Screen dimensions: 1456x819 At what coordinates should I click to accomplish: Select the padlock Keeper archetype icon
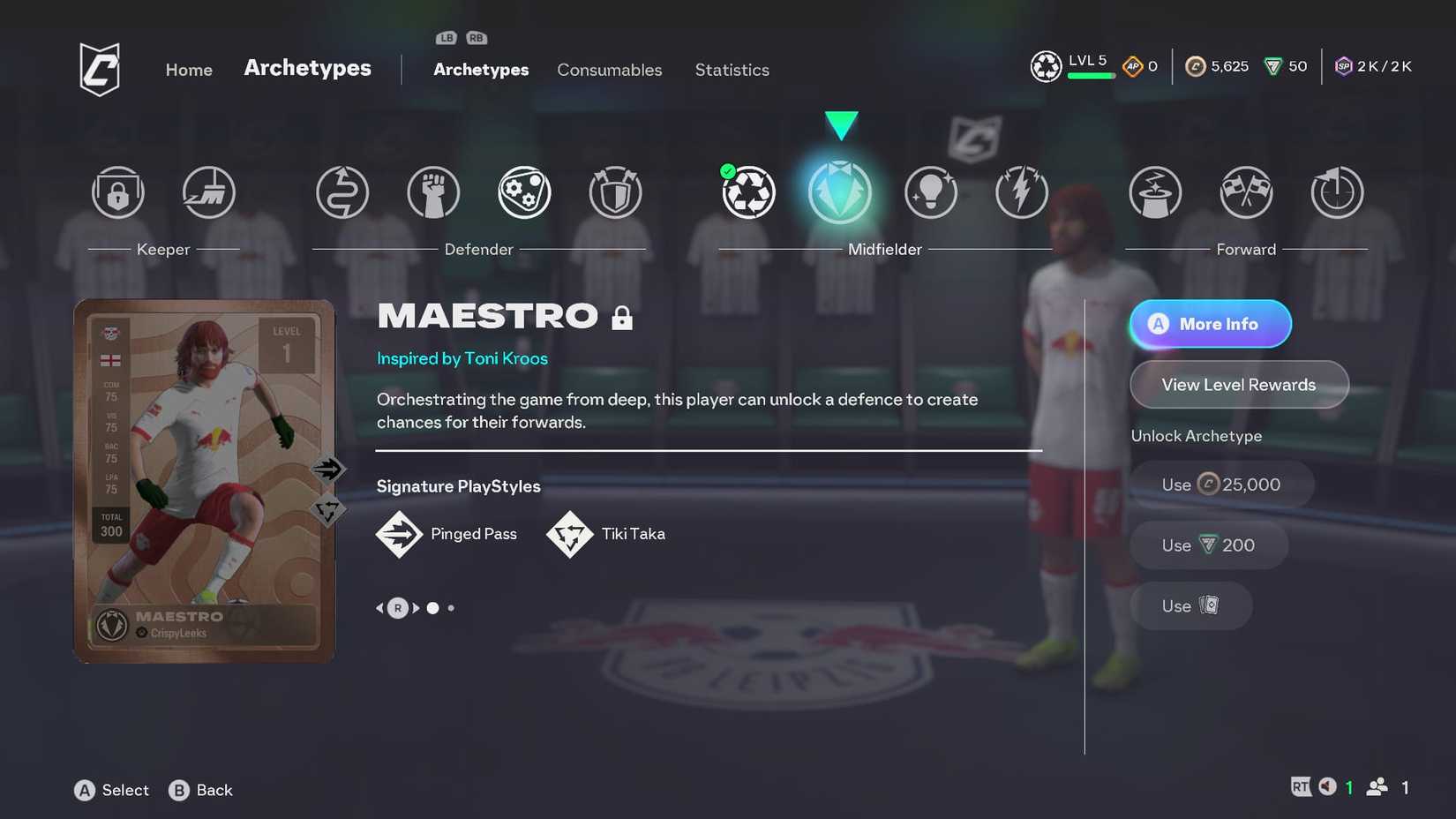[117, 192]
